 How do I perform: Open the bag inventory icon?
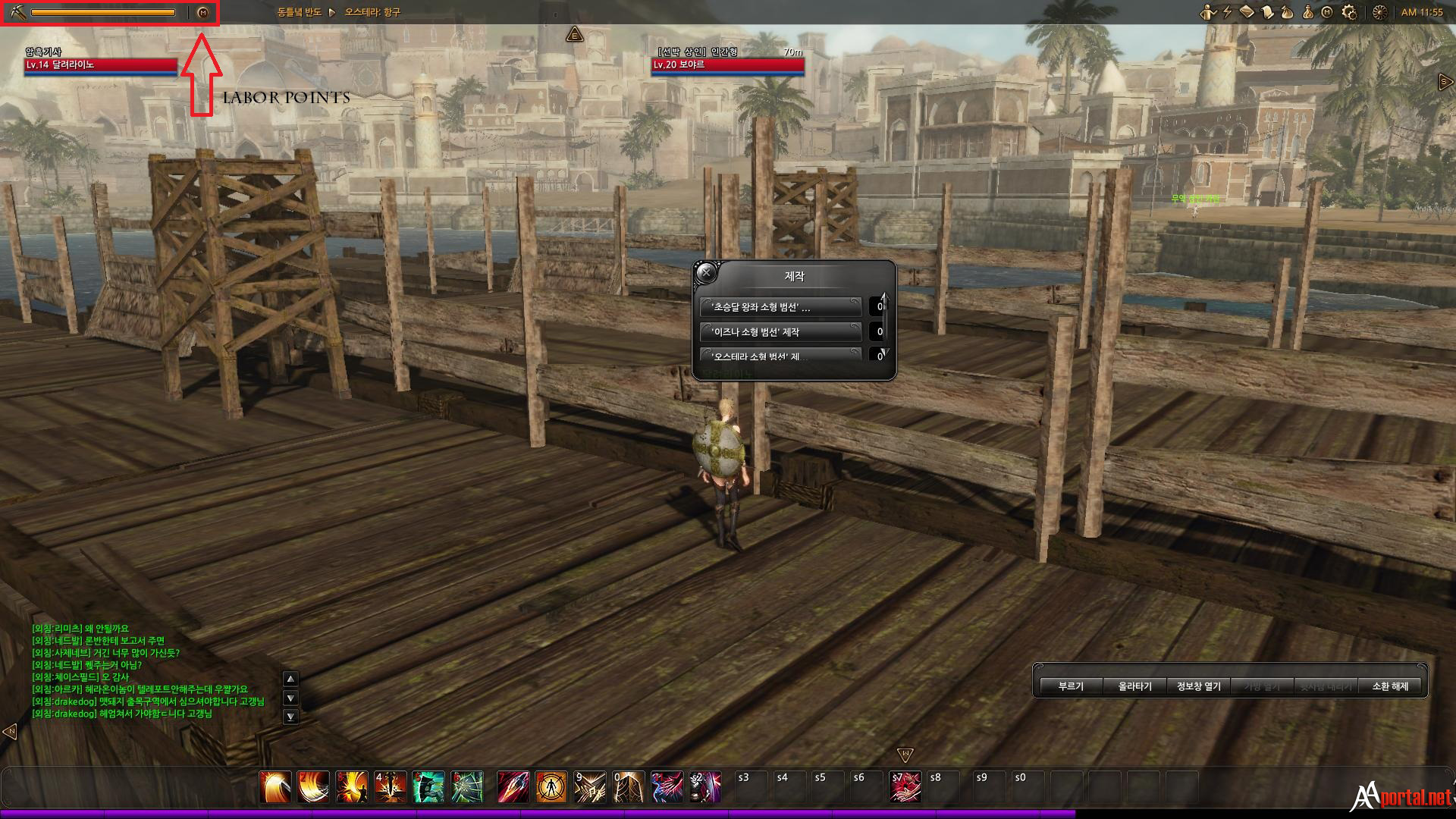(1287, 12)
